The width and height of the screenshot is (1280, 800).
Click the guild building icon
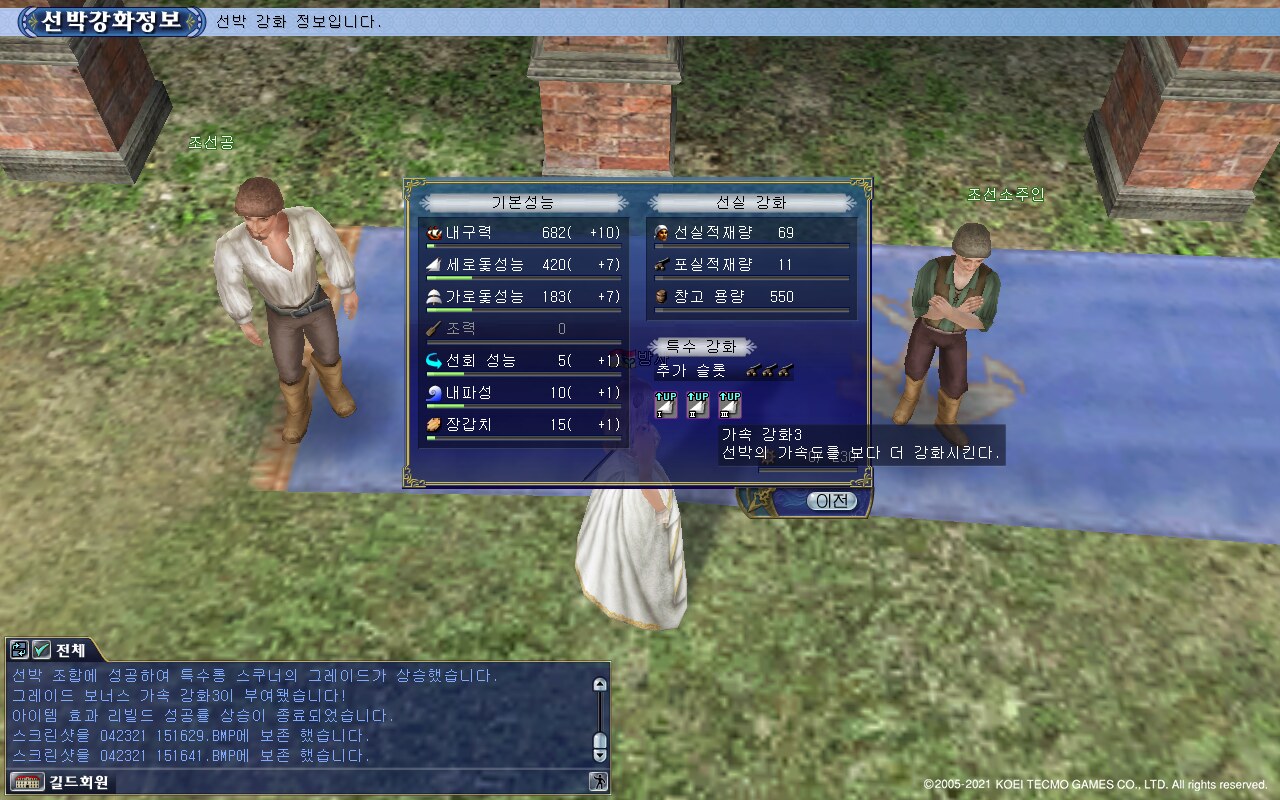coord(20,782)
